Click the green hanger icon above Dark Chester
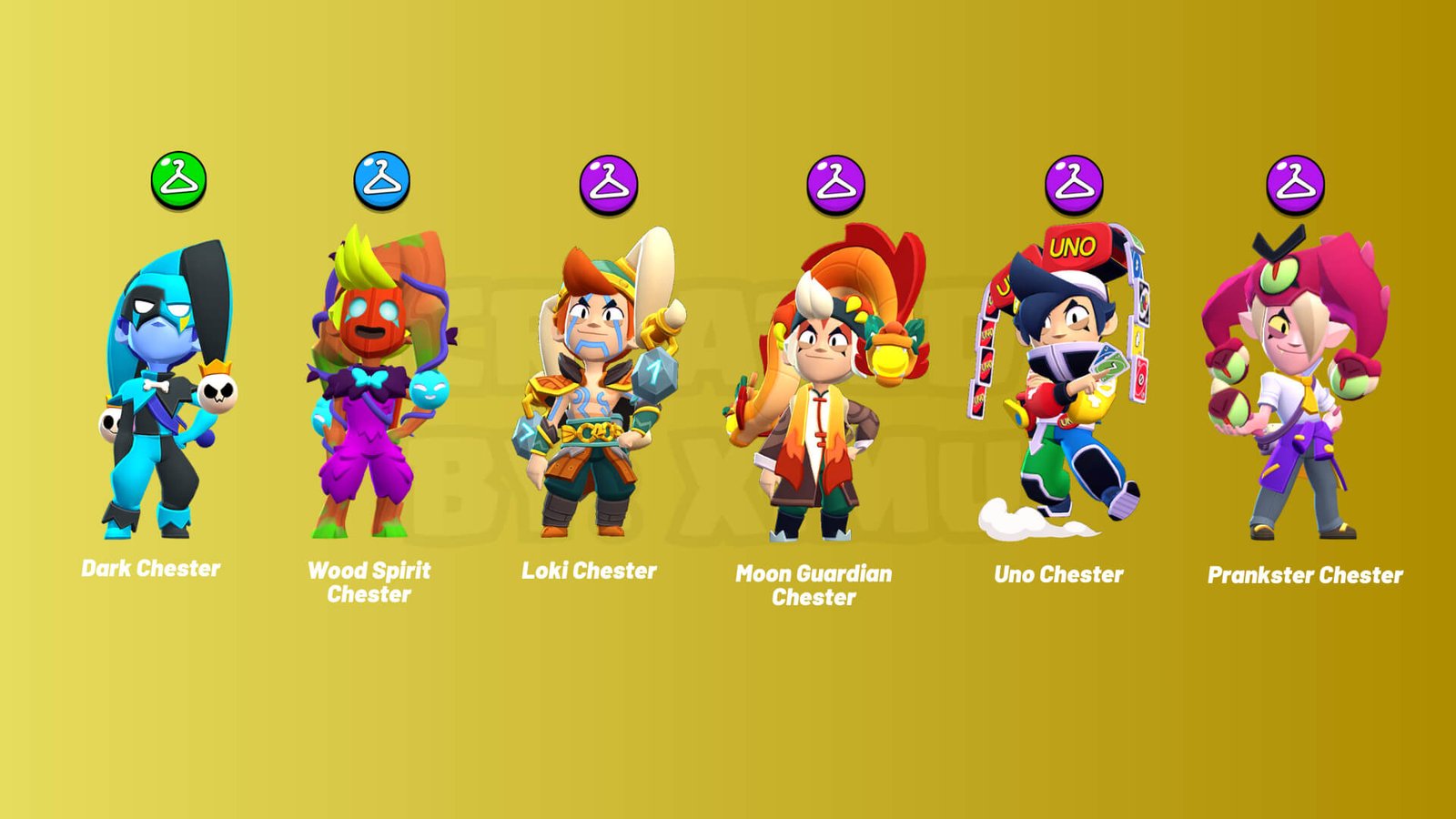 click(x=178, y=180)
